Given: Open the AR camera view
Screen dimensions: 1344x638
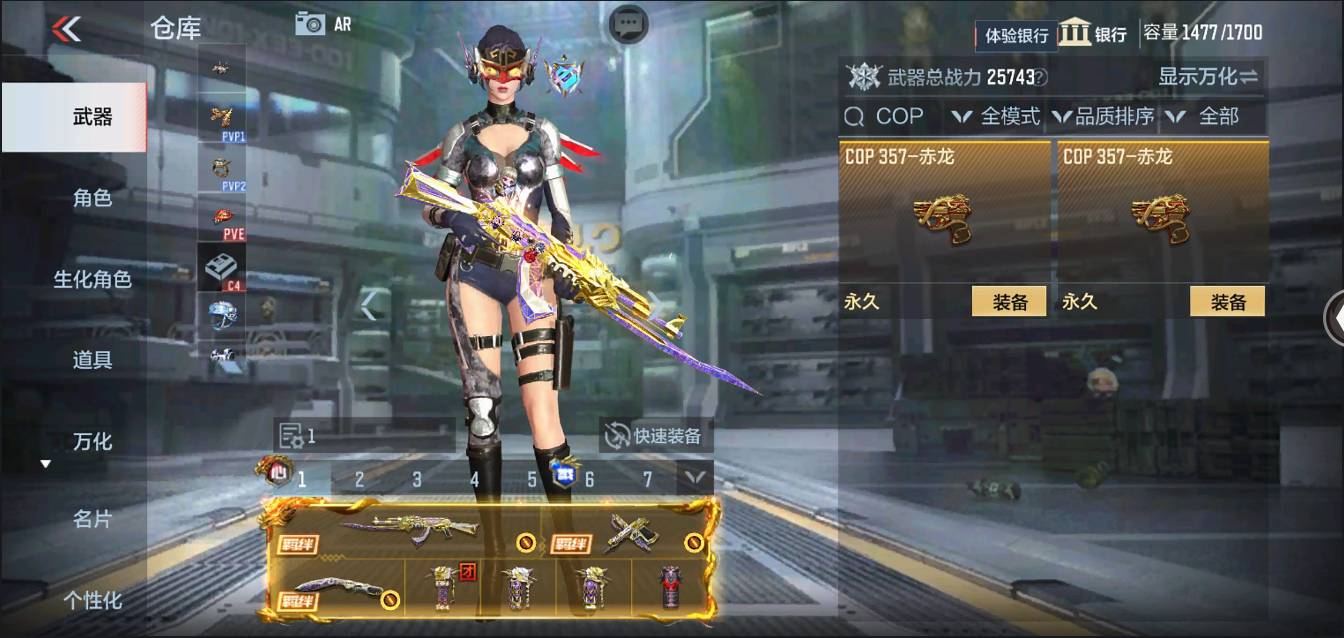Looking at the screenshot, I should (x=322, y=24).
